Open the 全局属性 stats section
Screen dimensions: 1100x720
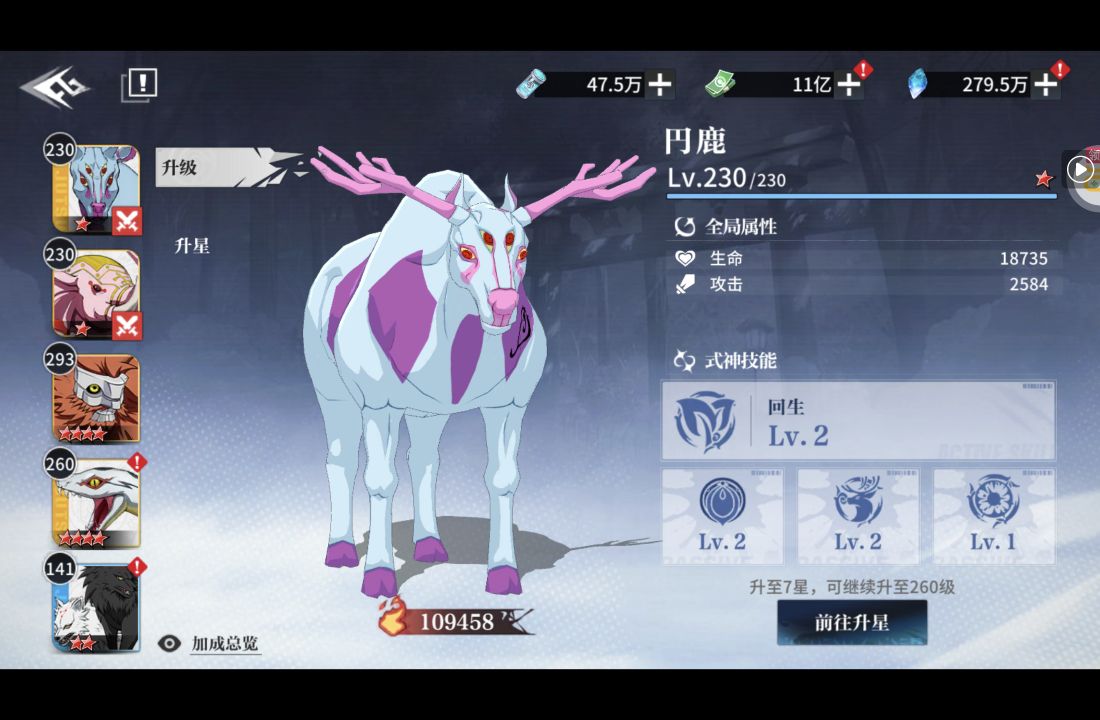pos(740,227)
